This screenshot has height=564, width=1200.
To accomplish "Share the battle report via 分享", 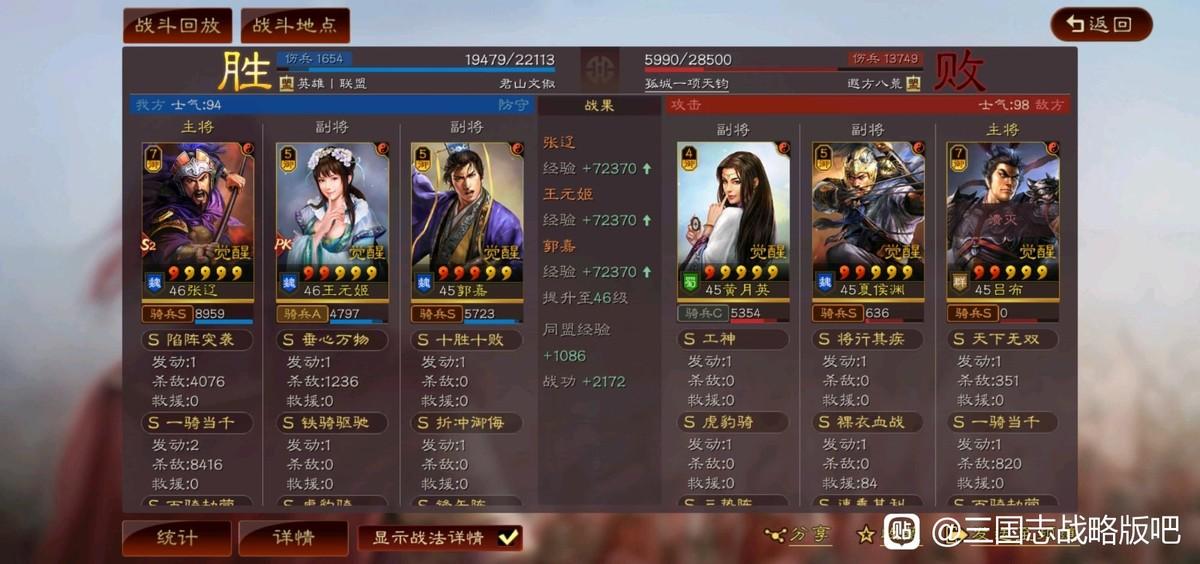I will (x=800, y=535).
